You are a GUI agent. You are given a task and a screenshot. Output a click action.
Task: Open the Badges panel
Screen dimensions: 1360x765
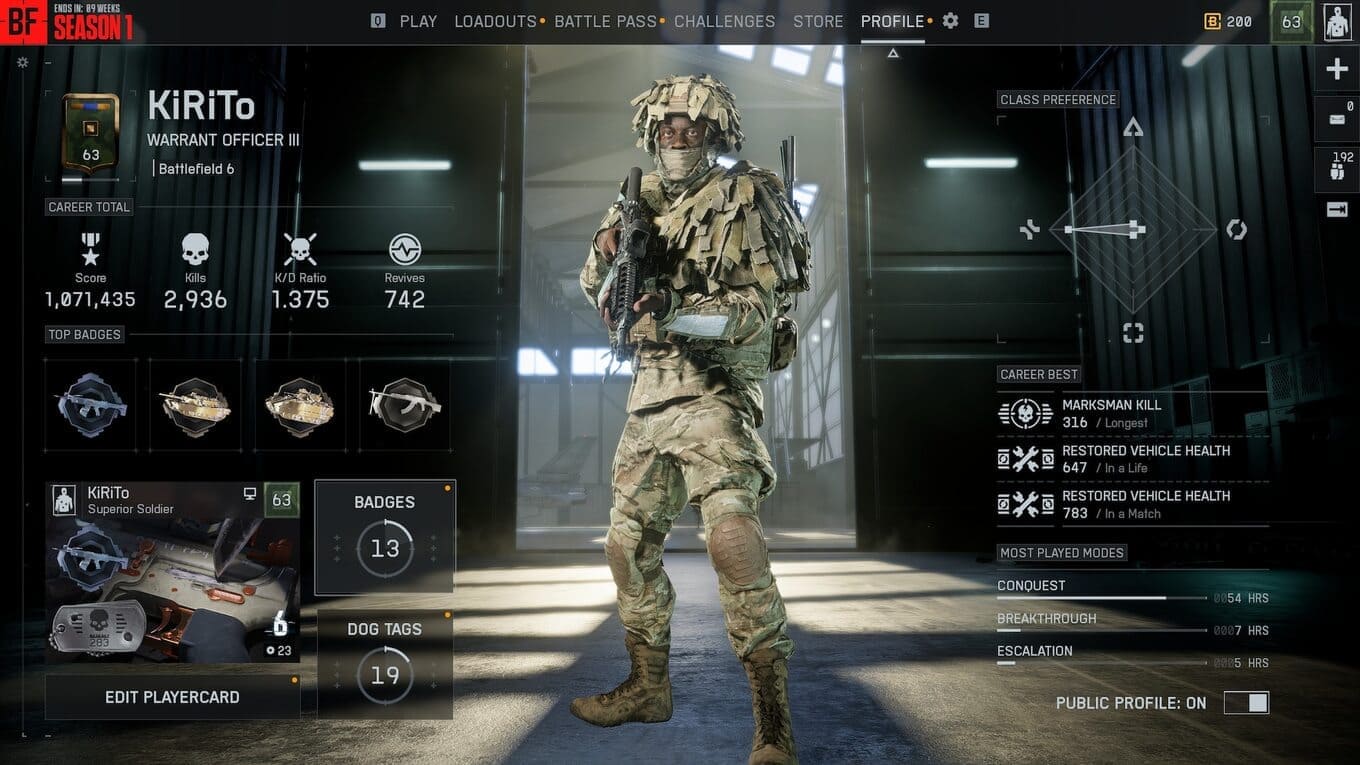click(x=385, y=537)
